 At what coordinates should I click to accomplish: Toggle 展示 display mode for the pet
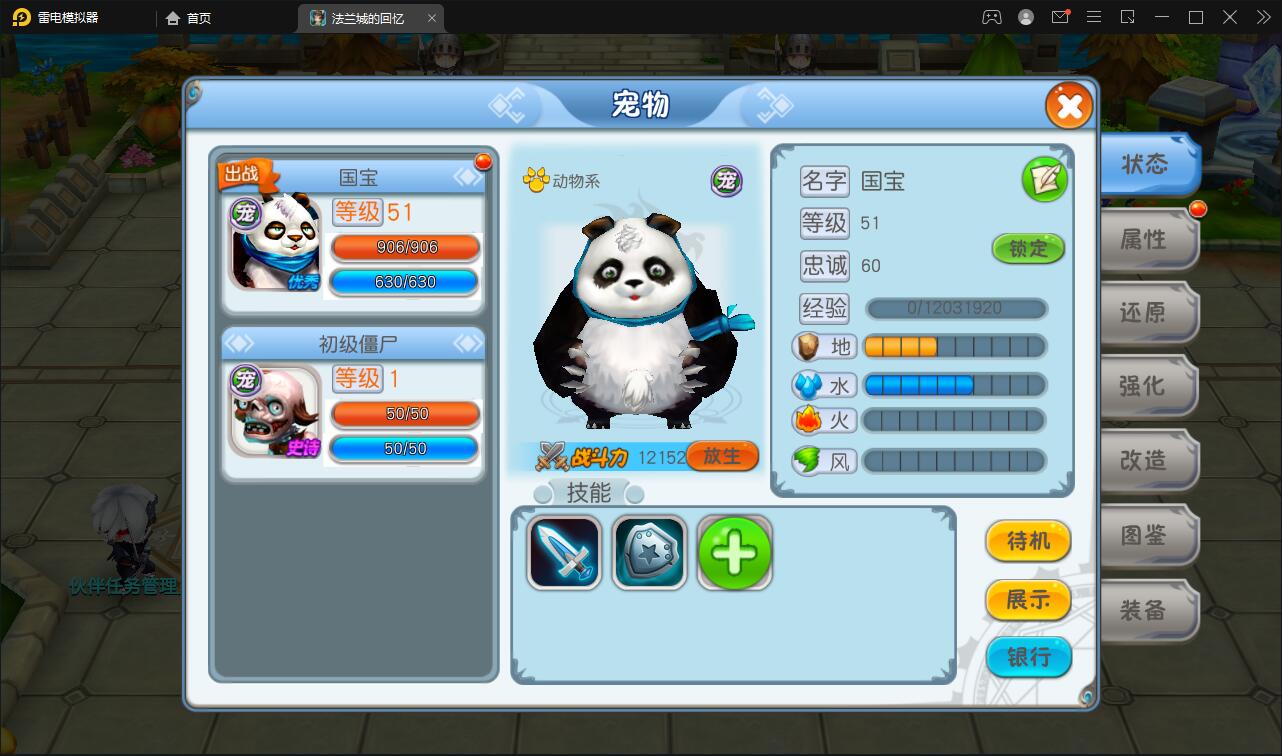(1028, 600)
